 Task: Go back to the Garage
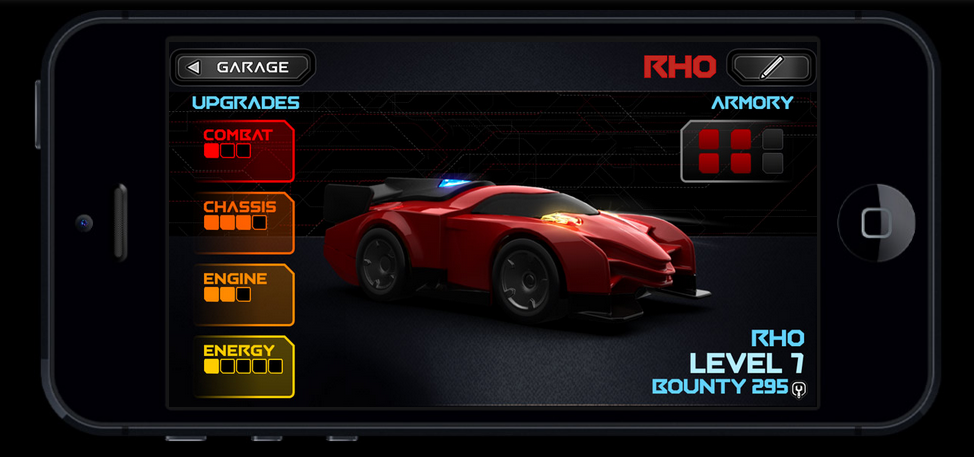(x=243, y=68)
